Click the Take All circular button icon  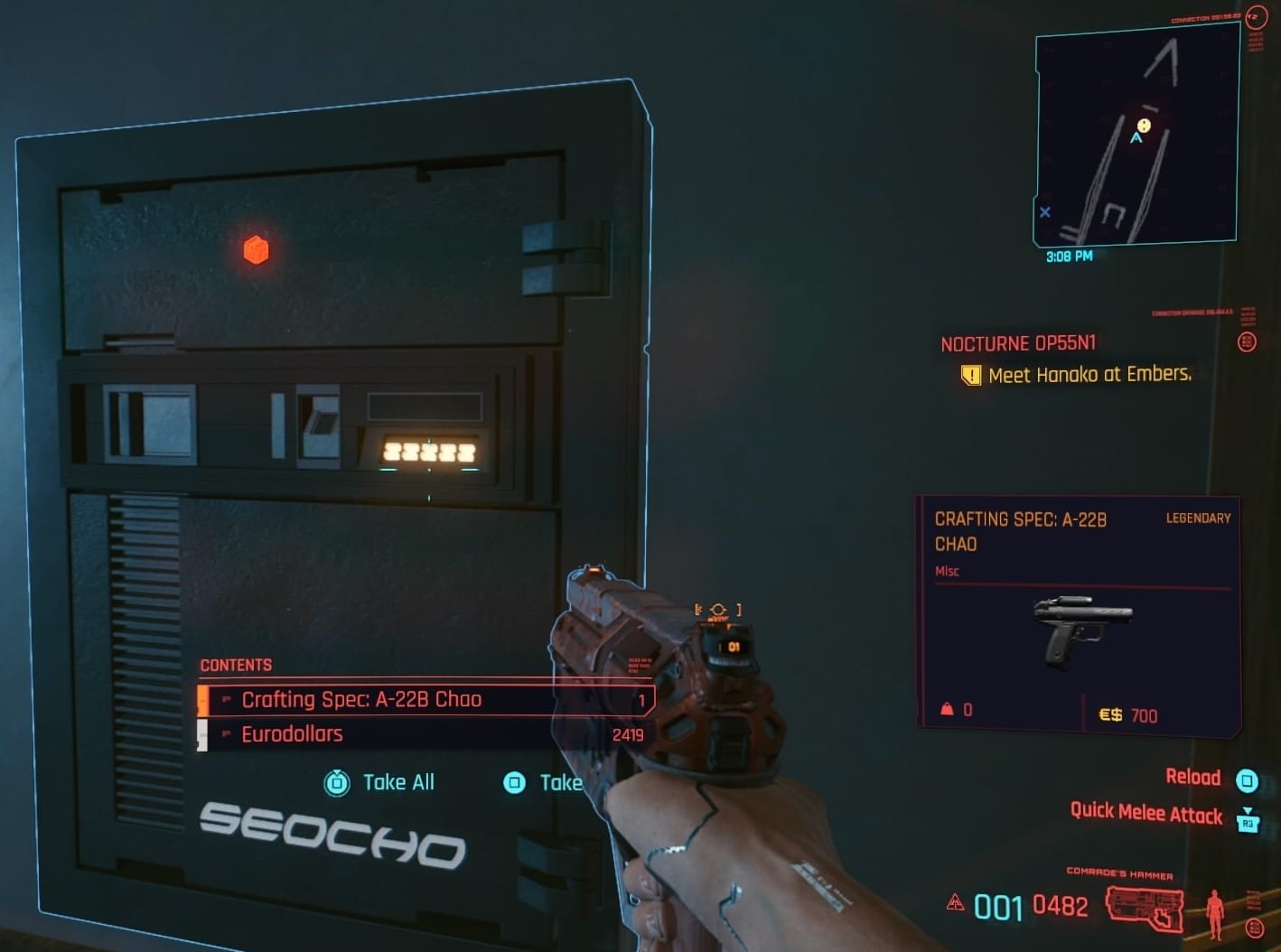click(x=339, y=783)
